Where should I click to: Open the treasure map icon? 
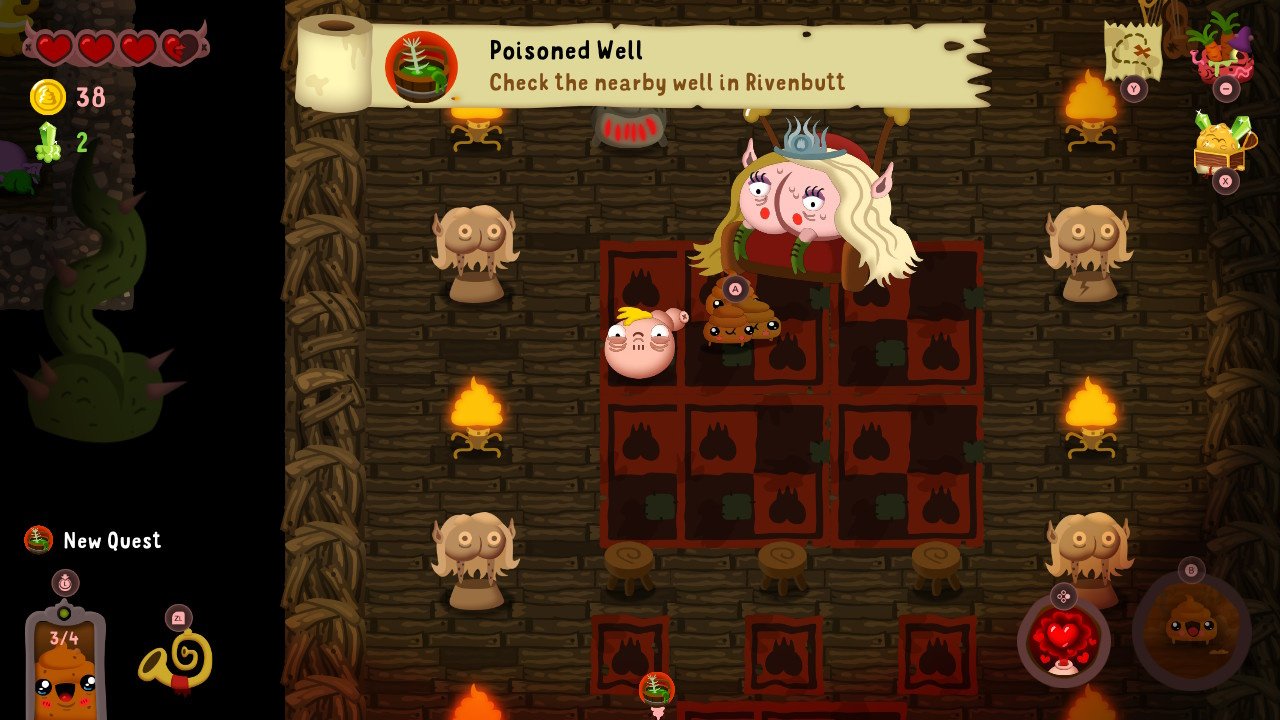point(1131,48)
